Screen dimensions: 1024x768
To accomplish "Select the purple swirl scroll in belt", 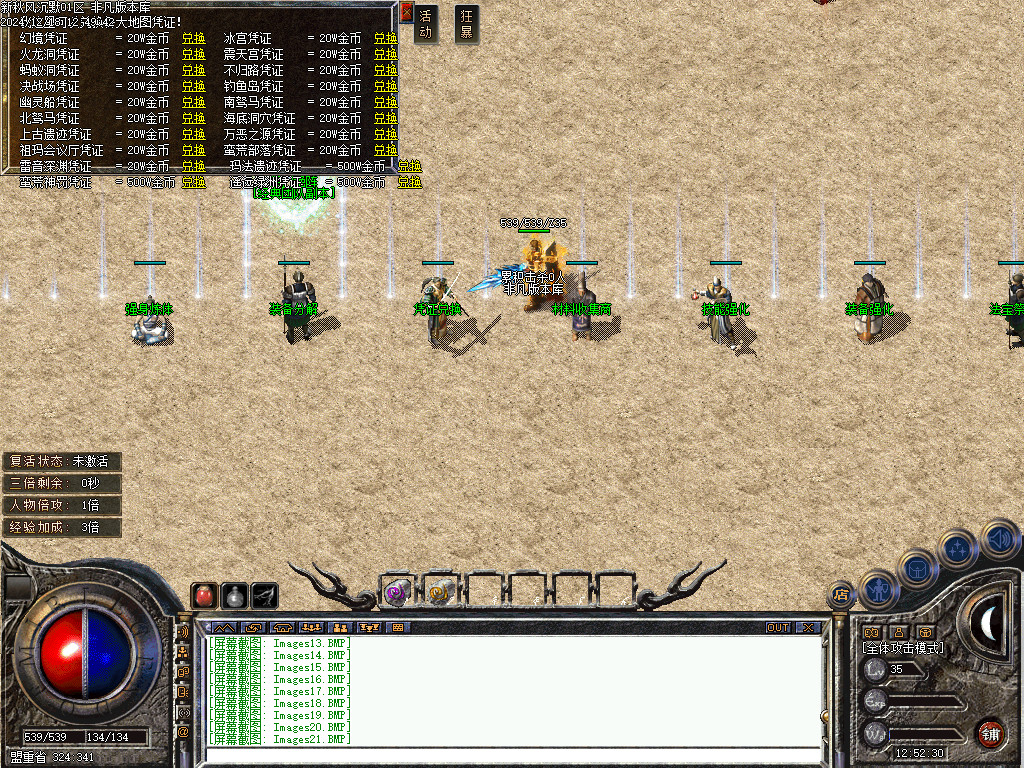I will point(398,592).
